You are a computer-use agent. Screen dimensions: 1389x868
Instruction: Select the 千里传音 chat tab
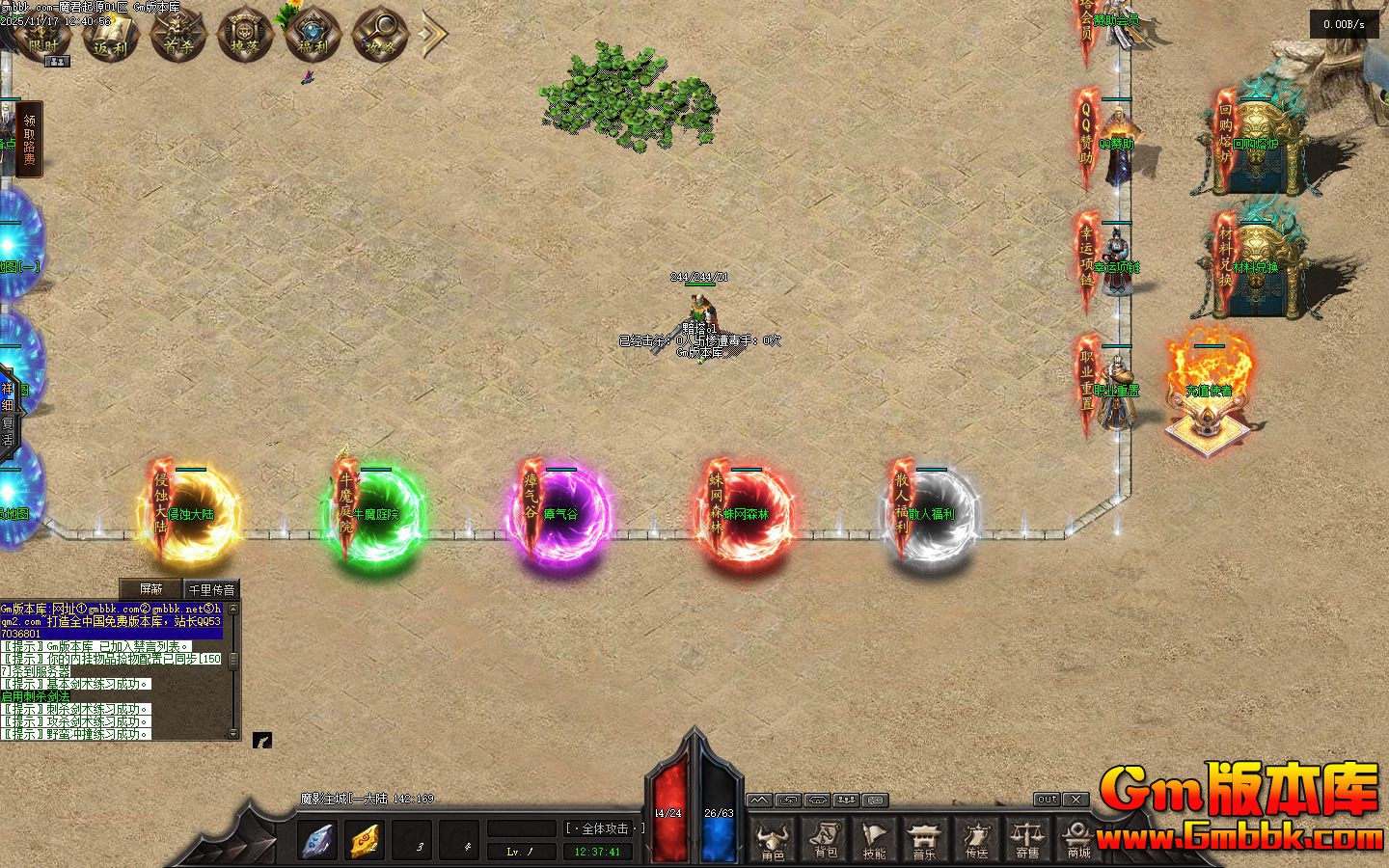pos(211,589)
